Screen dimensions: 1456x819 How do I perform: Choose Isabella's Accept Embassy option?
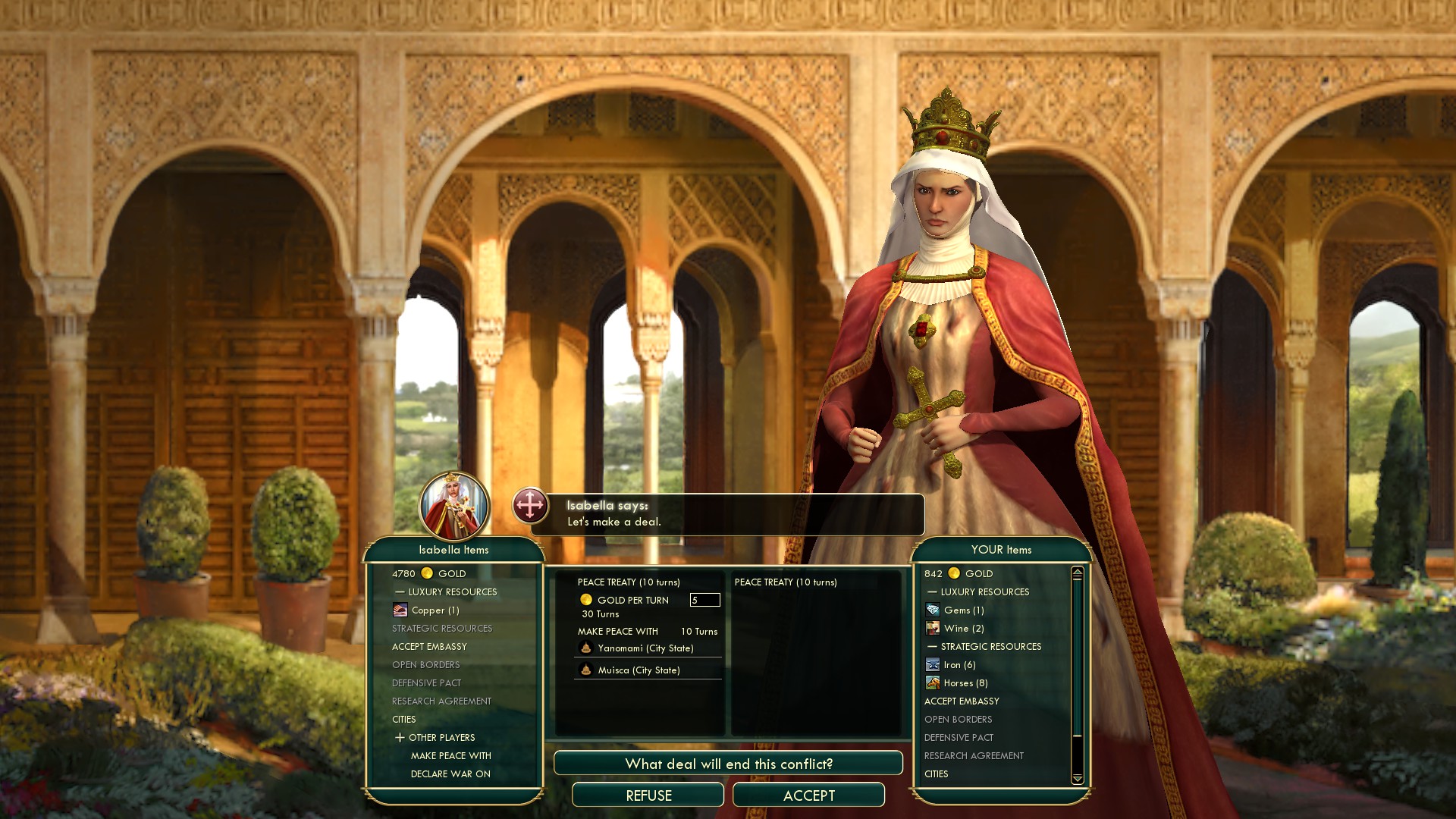click(x=429, y=647)
